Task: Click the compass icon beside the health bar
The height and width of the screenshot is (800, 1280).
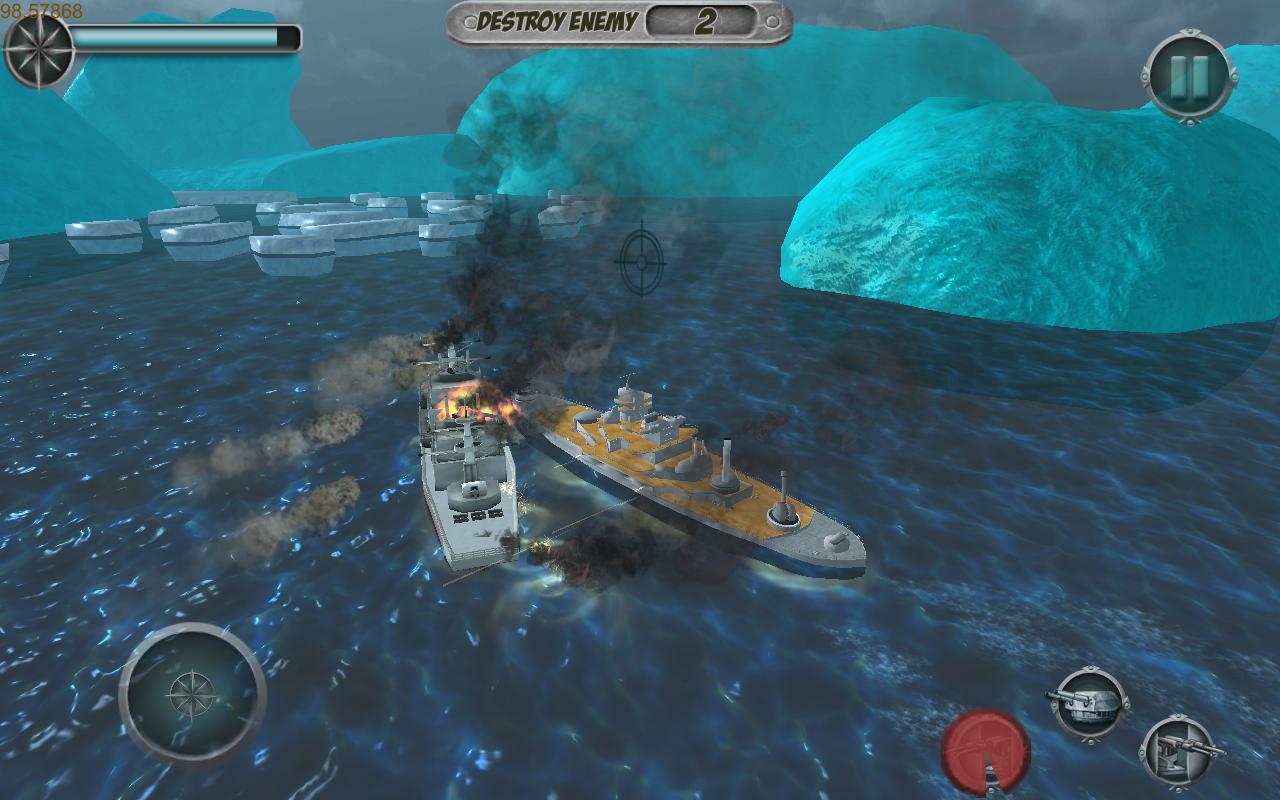Action: [x=39, y=47]
